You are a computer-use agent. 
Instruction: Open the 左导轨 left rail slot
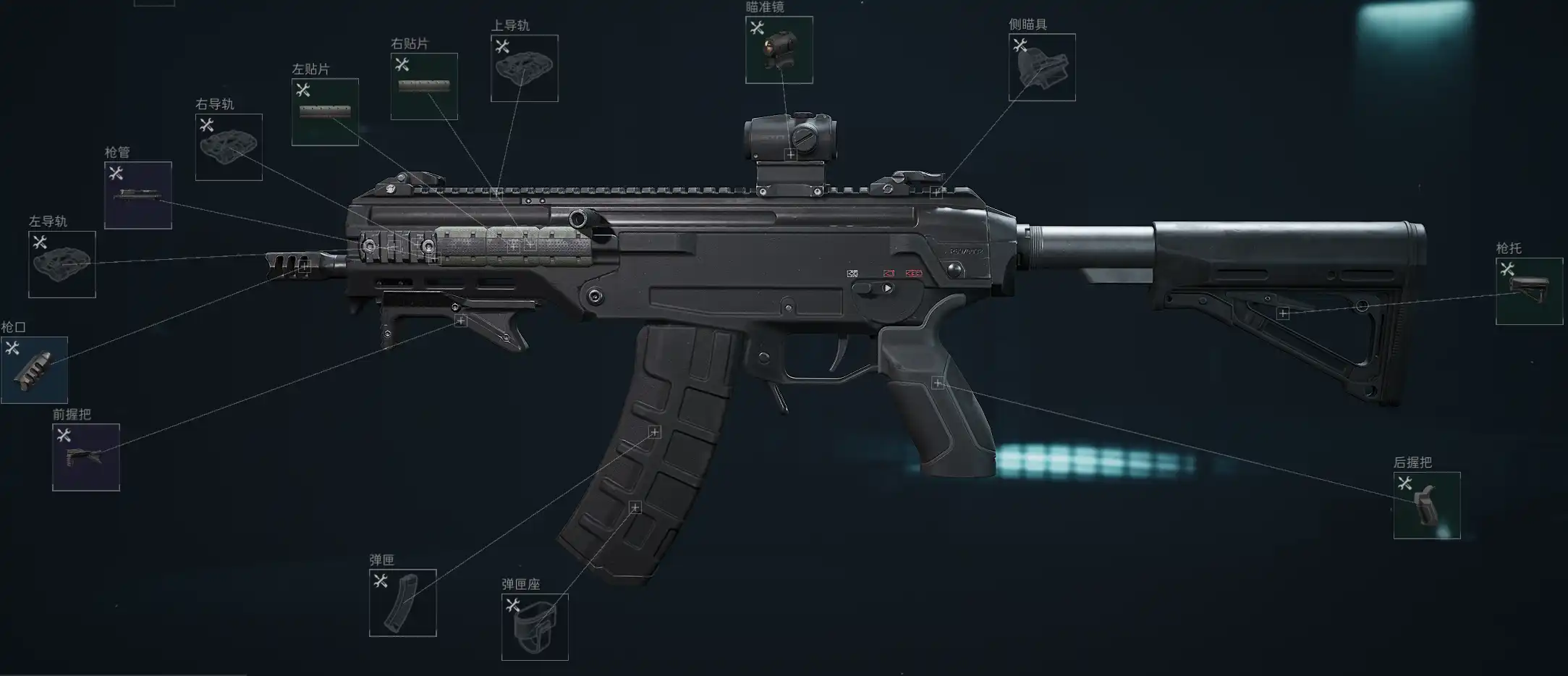point(62,264)
